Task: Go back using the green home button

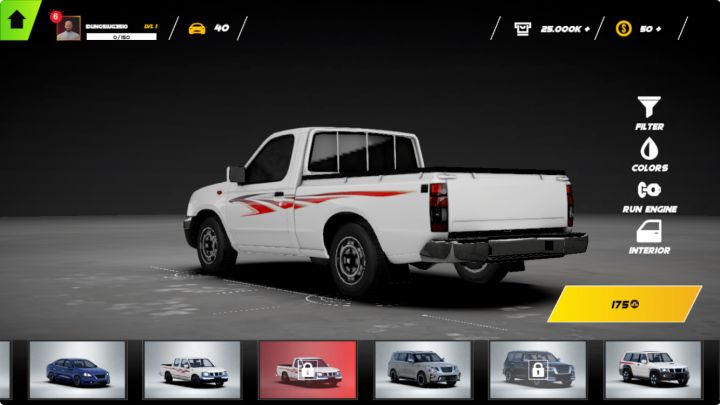Action: coord(17,18)
